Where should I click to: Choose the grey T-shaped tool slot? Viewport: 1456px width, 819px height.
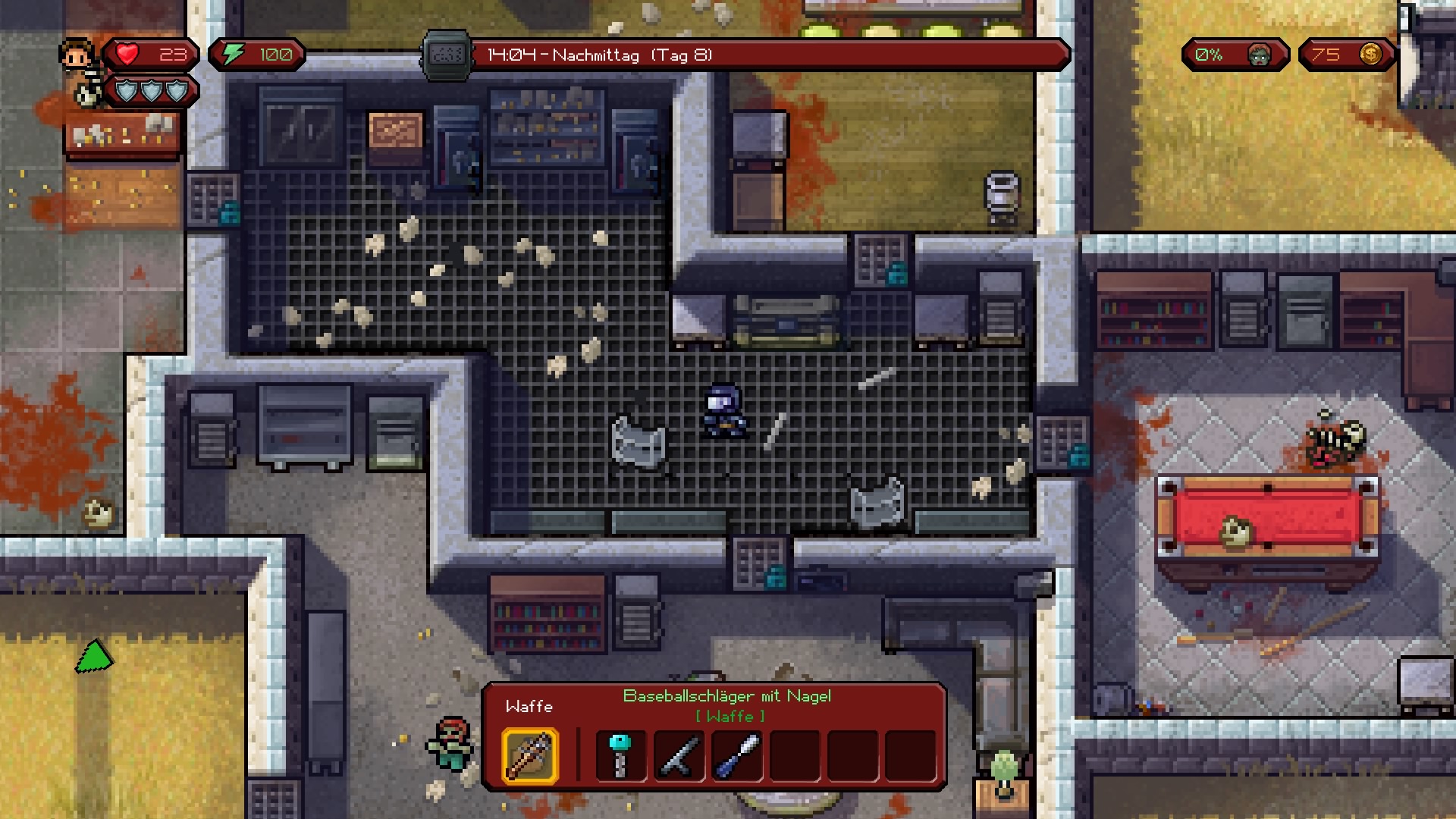[679, 755]
